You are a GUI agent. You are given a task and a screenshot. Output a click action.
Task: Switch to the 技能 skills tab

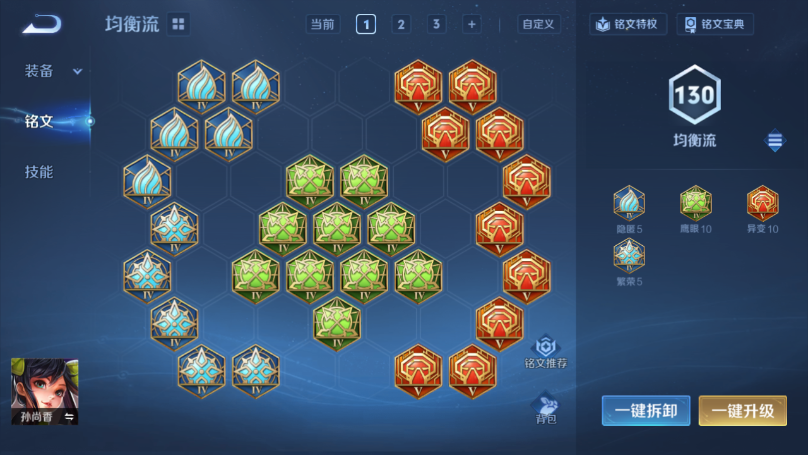(x=39, y=172)
